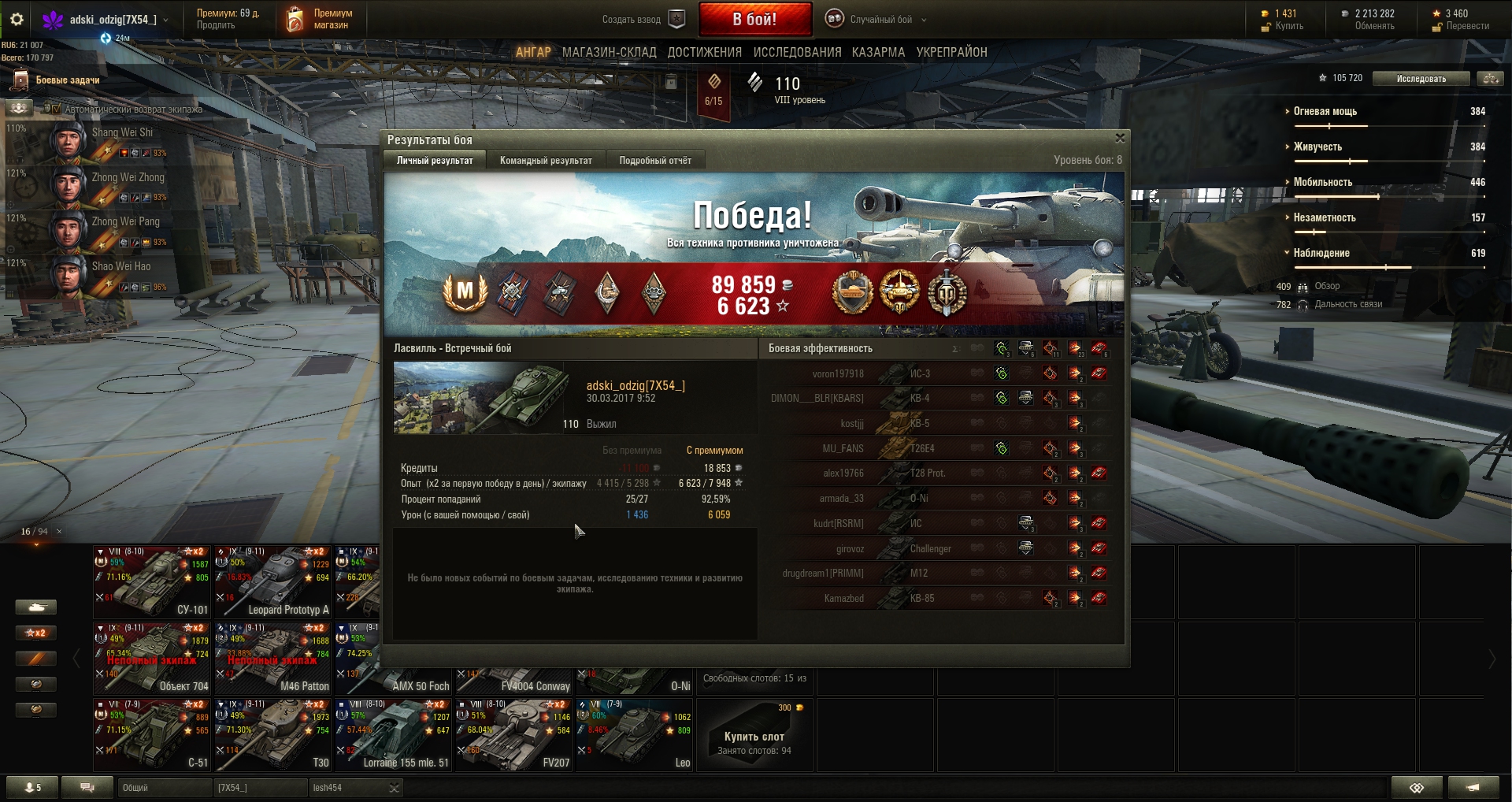This screenshot has width=1512, height=802.
Task: Select the СУ-101 tank in the carousel
Action: (x=152, y=581)
